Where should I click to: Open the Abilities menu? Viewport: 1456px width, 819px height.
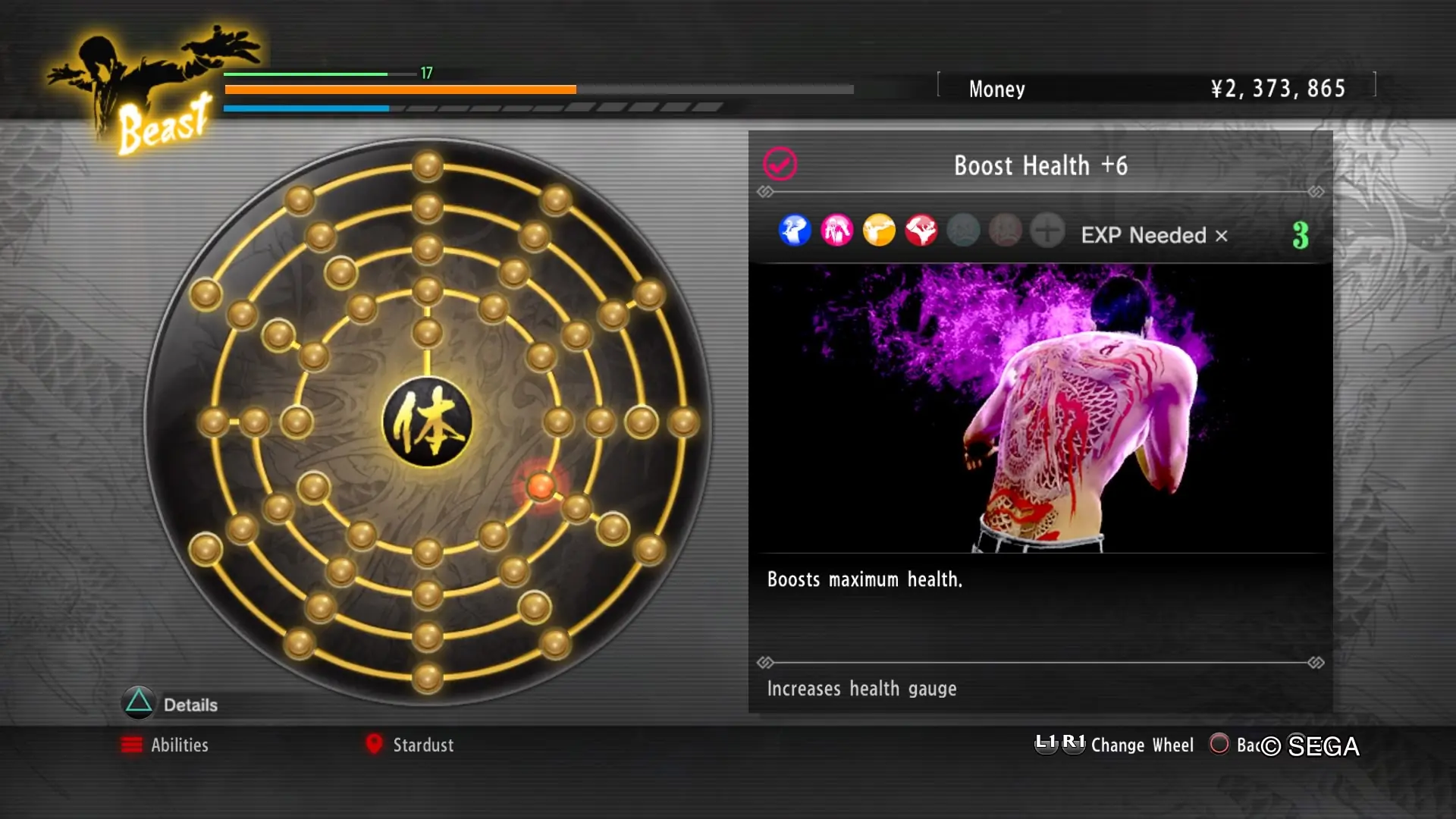[180, 745]
